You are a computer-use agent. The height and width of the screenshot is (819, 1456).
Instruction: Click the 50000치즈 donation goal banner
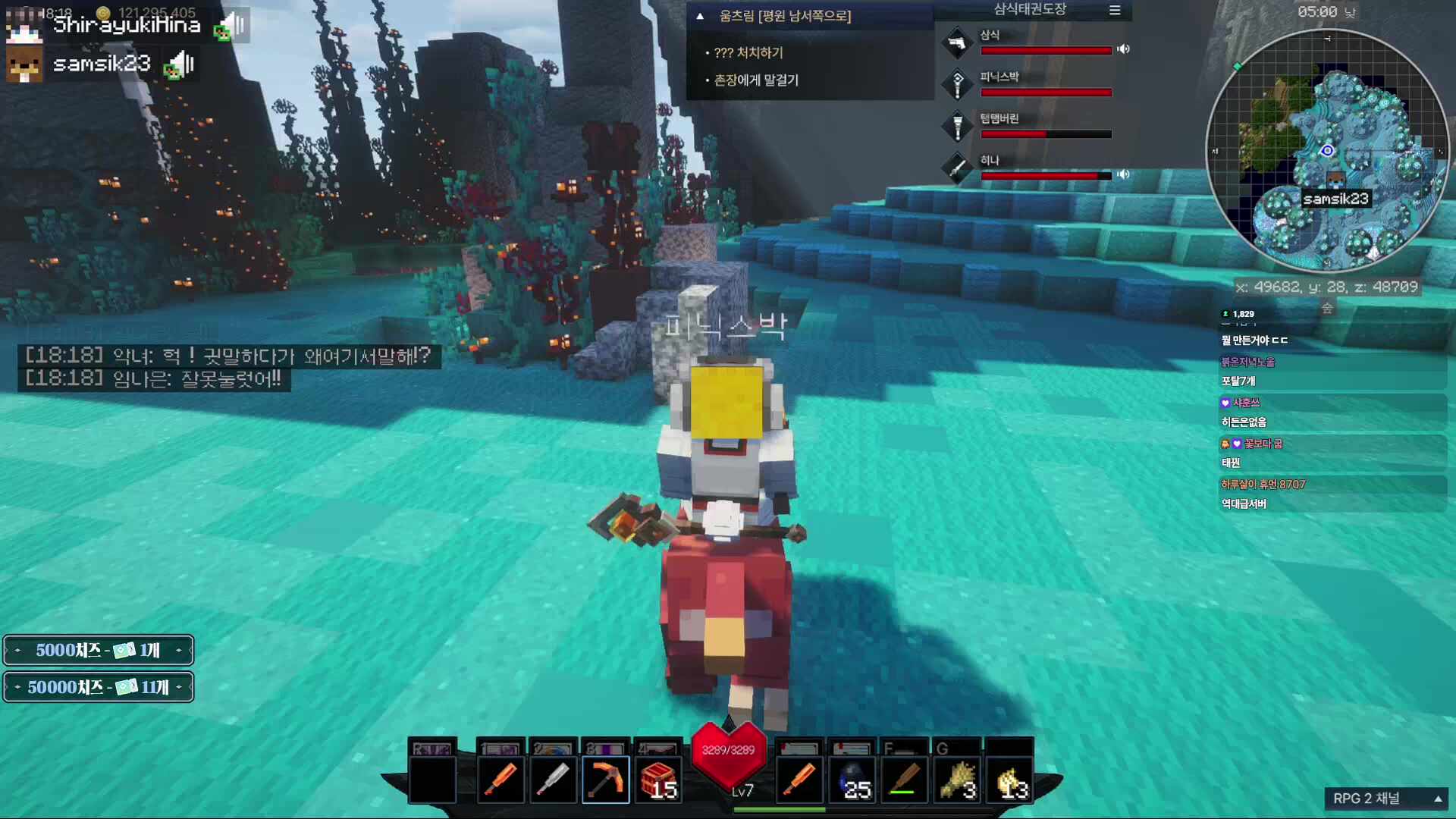click(99, 687)
